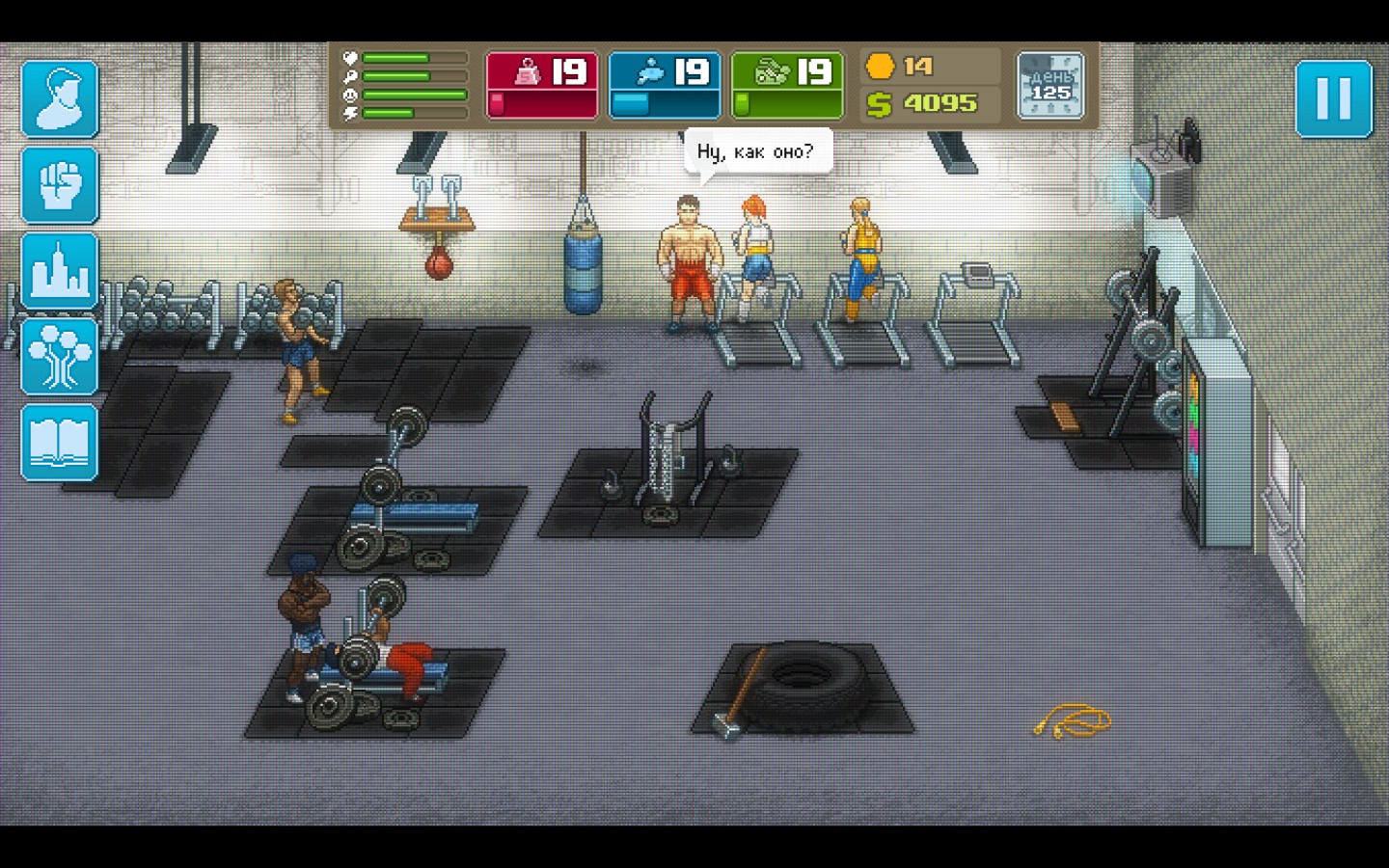The width and height of the screenshot is (1389, 868).
Task: Open the journal book icon
Action: coord(59,439)
